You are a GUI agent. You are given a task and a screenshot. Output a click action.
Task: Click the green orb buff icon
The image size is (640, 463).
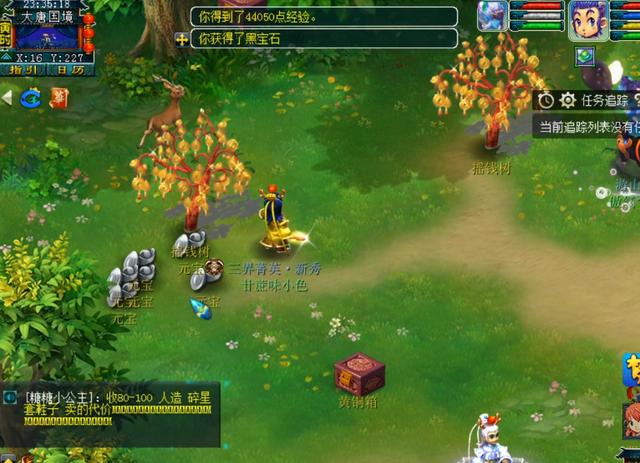[x=585, y=56]
